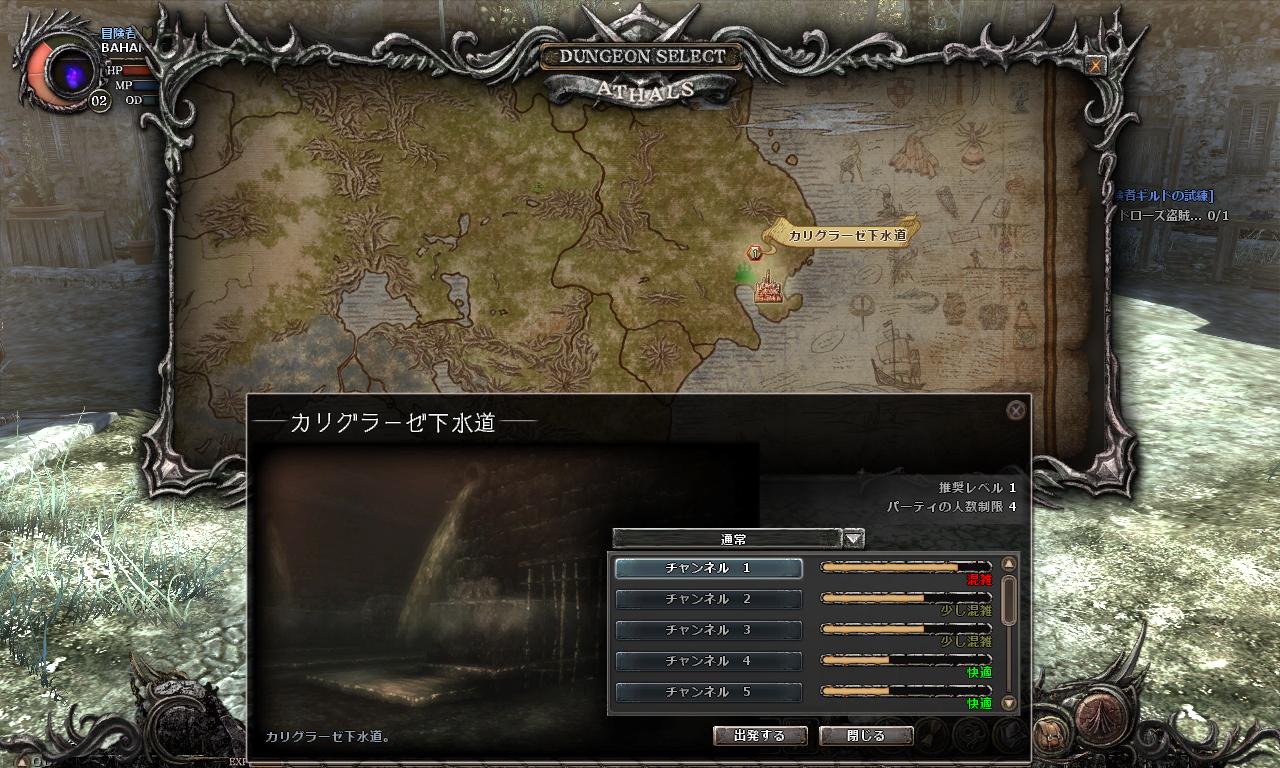Screen dimensions: 1280x768
Task: Open the 通常 channel filter dropdown
Action: click(x=855, y=538)
